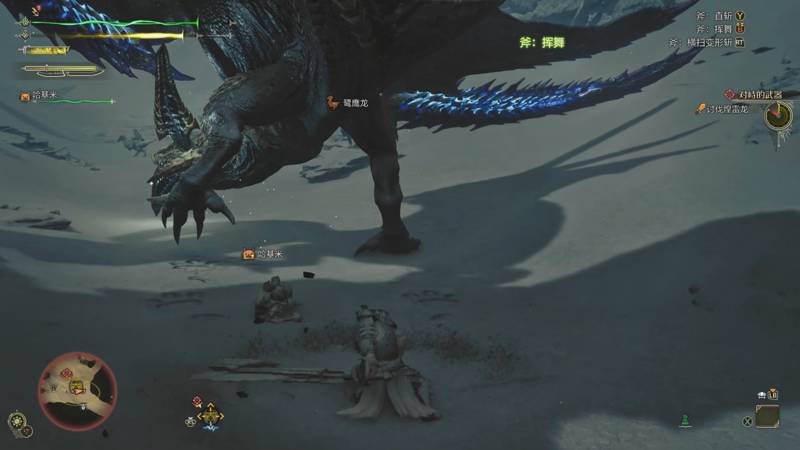Screen dimensions: 800x450
Task: Click the 对峙的武器 quest title
Action: 754,94
